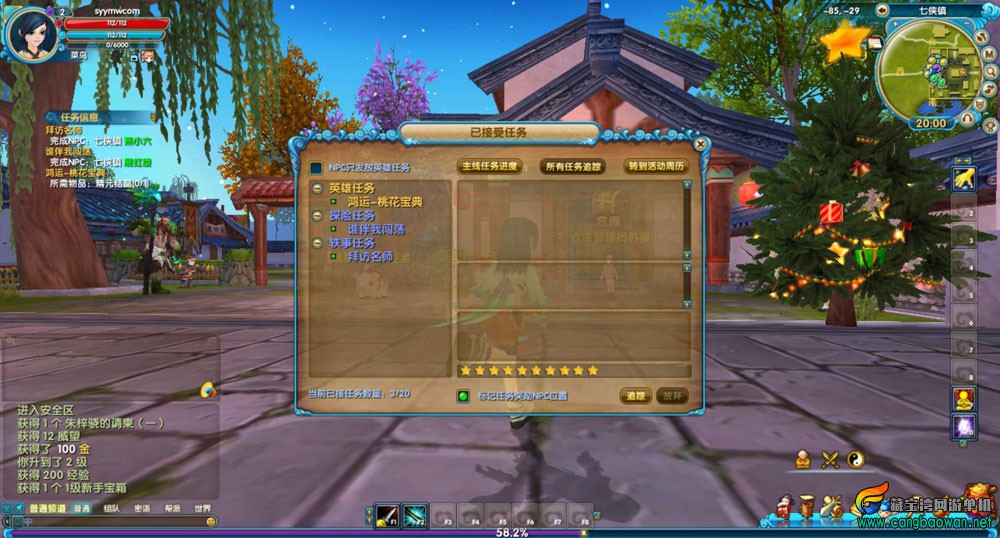
Task: Select quest 拜访名师
Action: tap(370, 257)
